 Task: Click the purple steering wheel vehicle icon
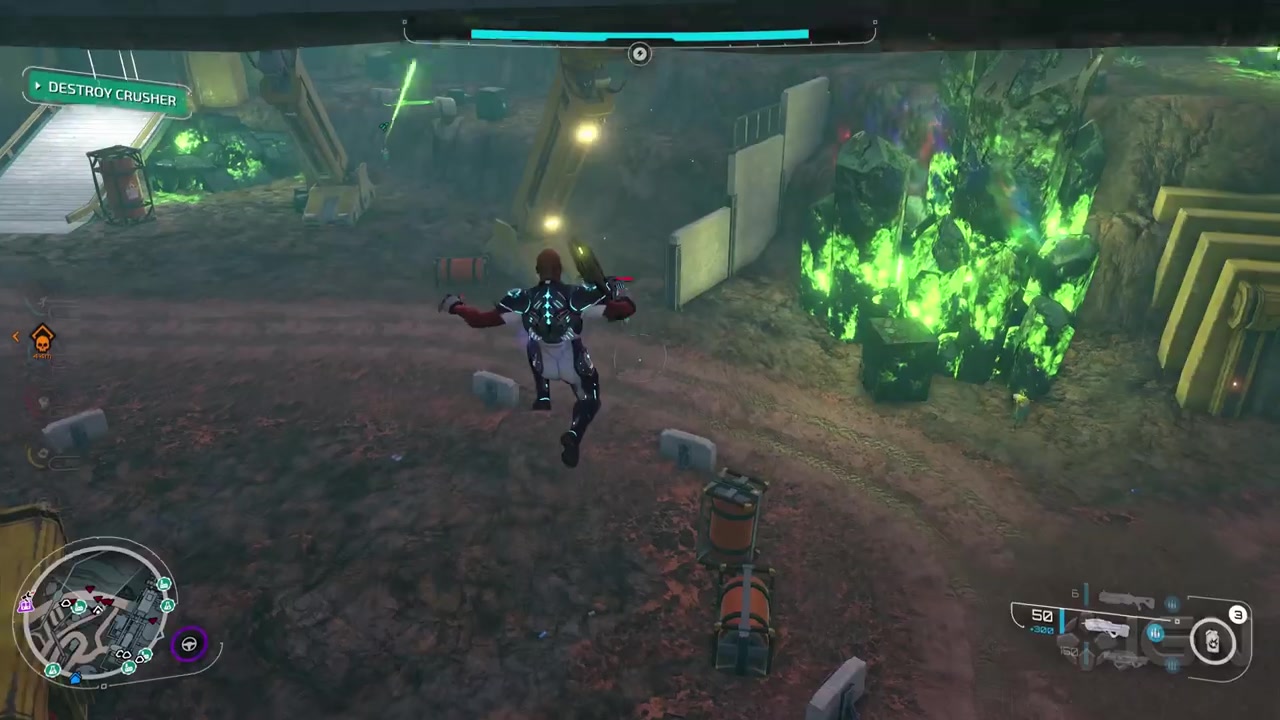point(188,645)
